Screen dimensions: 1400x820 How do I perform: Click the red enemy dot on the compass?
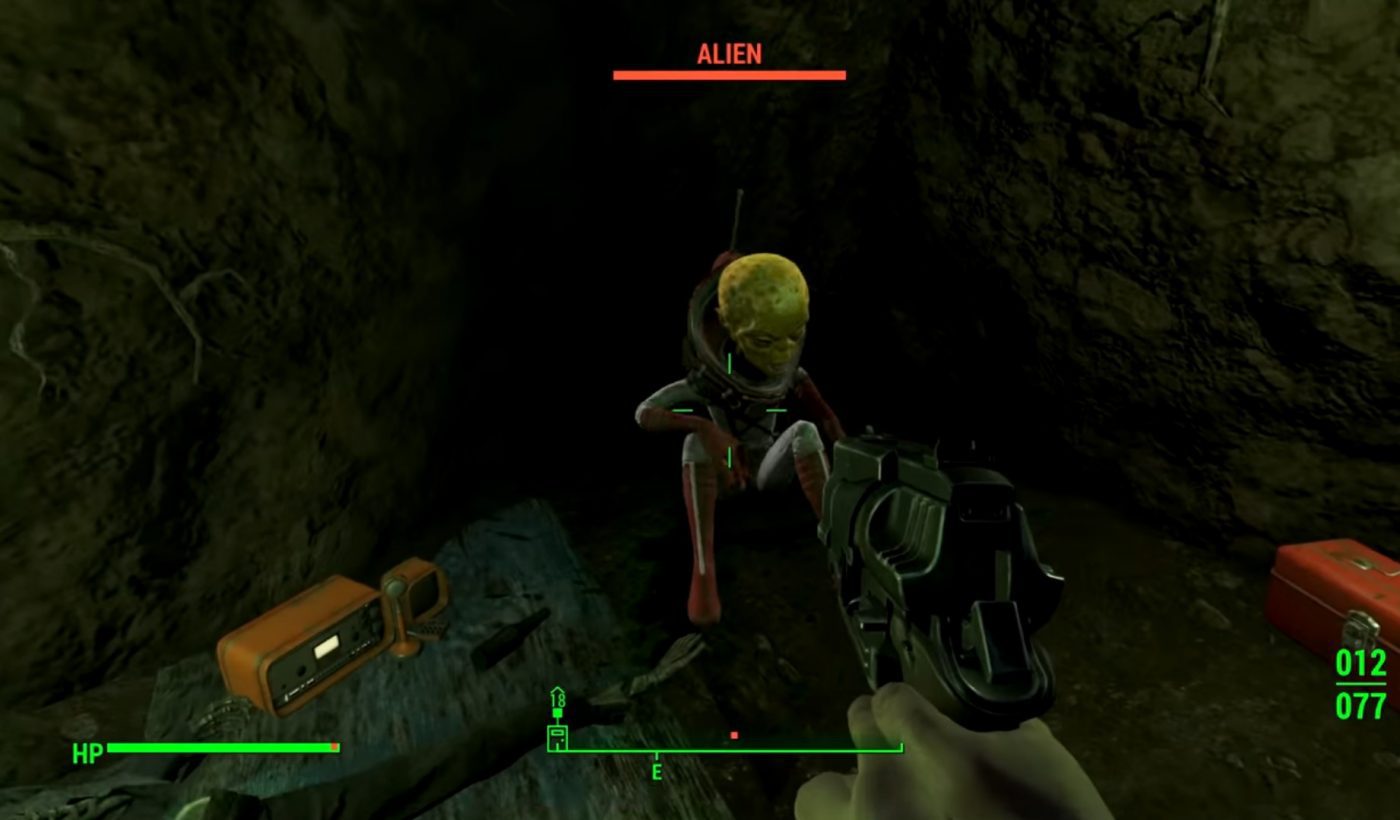pyautogui.click(x=734, y=735)
